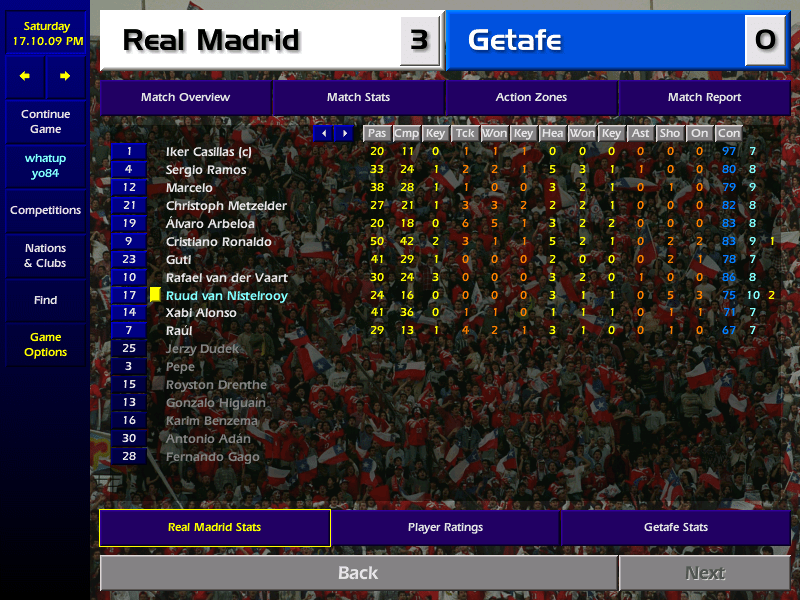Open the Find menu
The height and width of the screenshot is (600, 800).
pyautogui.click(x=45, y=300)
